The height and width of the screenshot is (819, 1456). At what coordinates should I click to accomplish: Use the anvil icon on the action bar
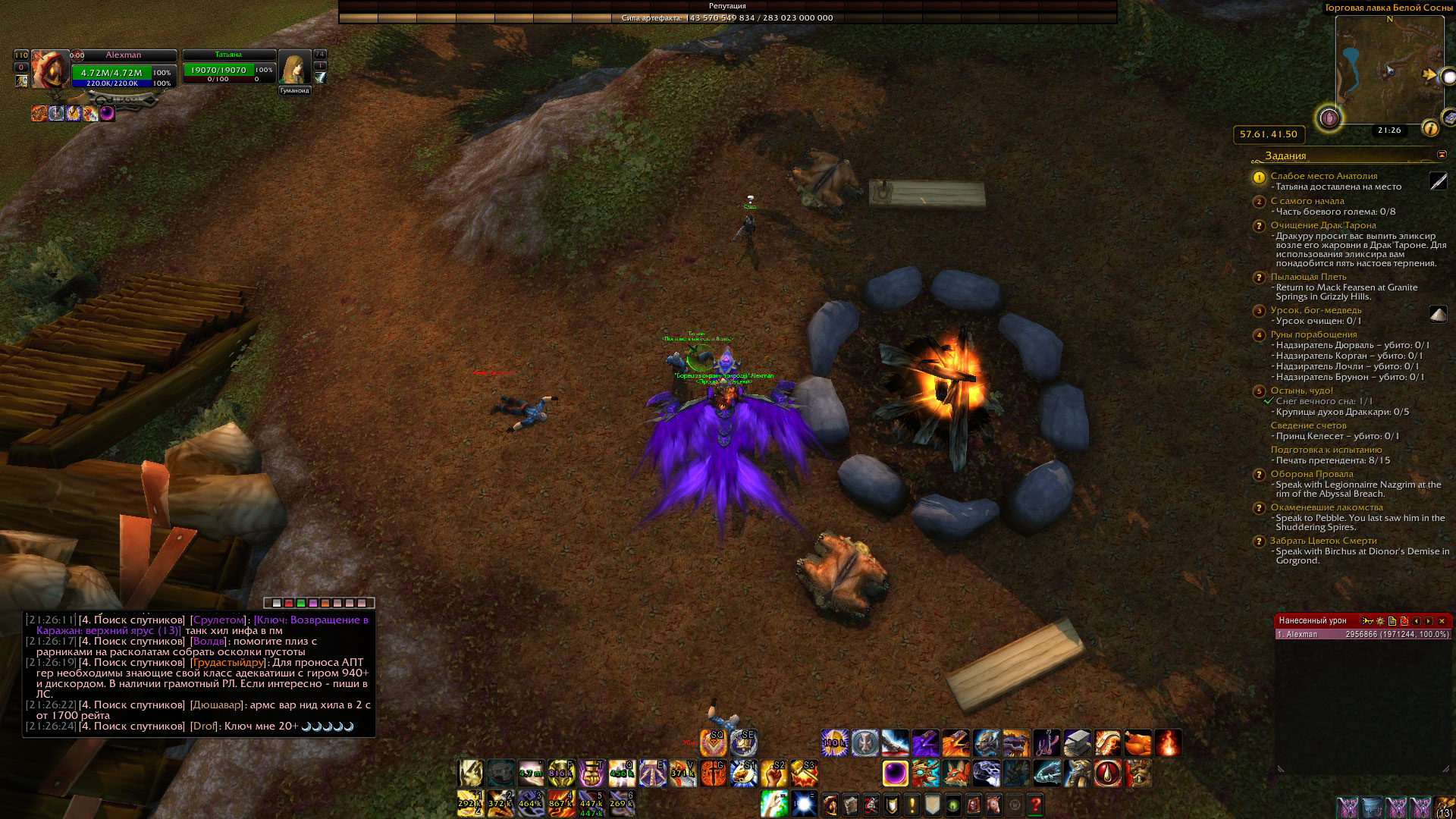[1077, 743]
